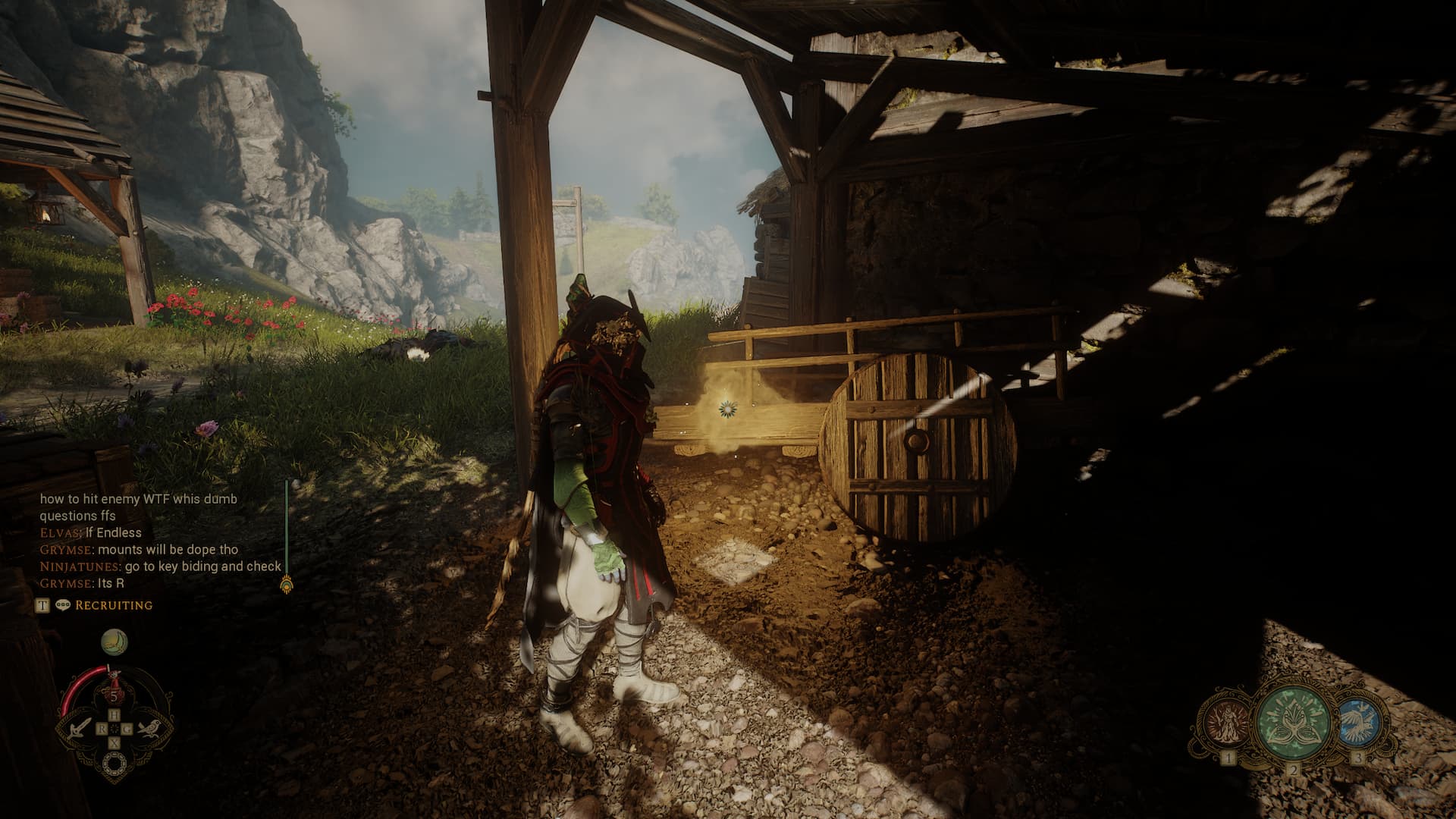This screenshot has width=1456, height=819.
Task: Select the chain ring slot
Action: (114, 763)
